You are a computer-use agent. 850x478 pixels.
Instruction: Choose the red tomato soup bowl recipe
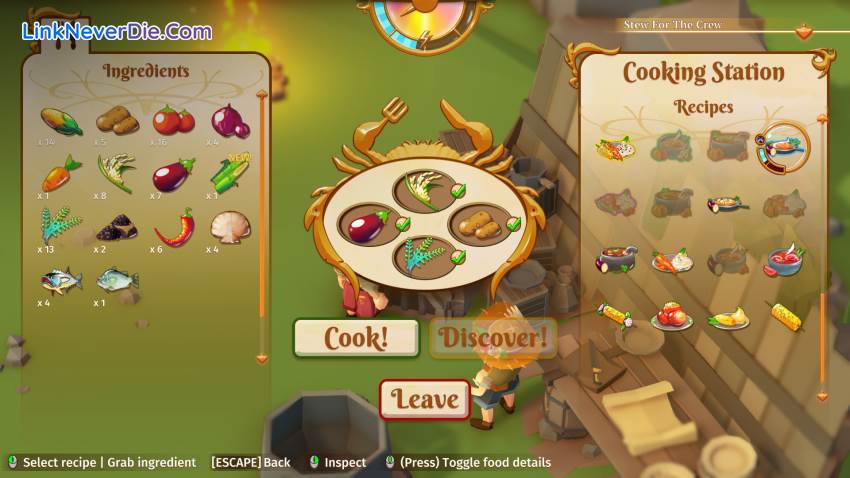tap(784, 260)
